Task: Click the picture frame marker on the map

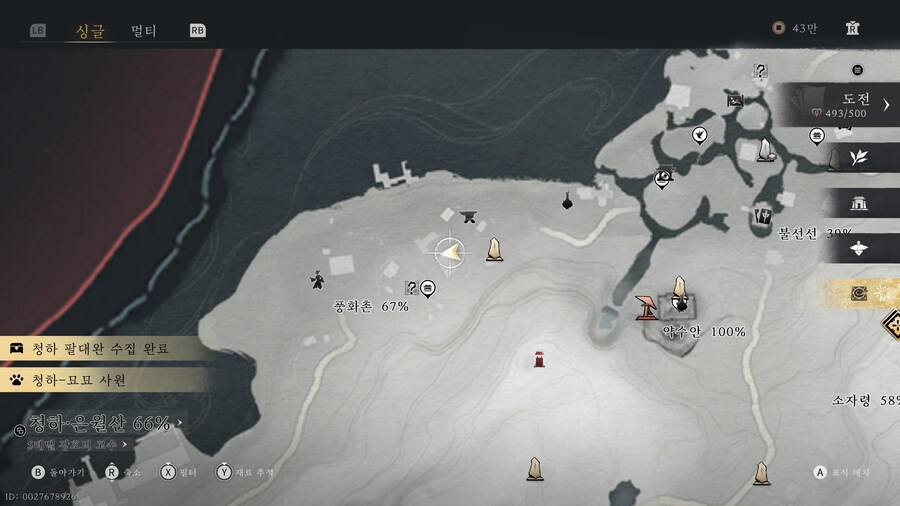Action: pyautogui.click(x=736, y=100)
